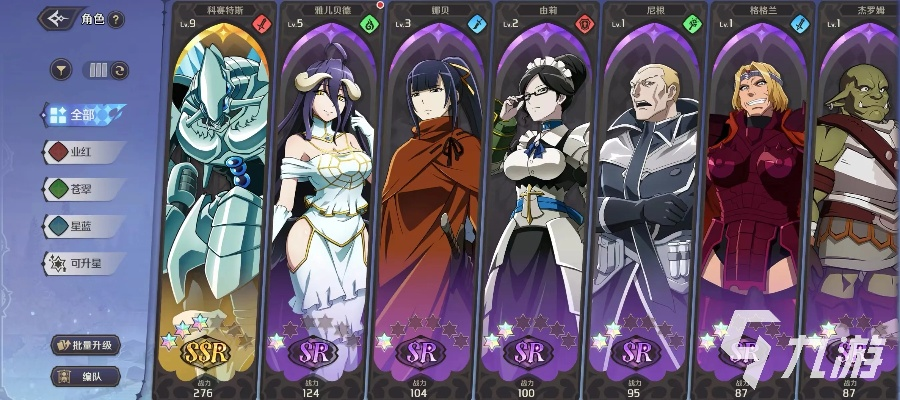Open 批量升级 batch upgrade

(x=86, y=346)
